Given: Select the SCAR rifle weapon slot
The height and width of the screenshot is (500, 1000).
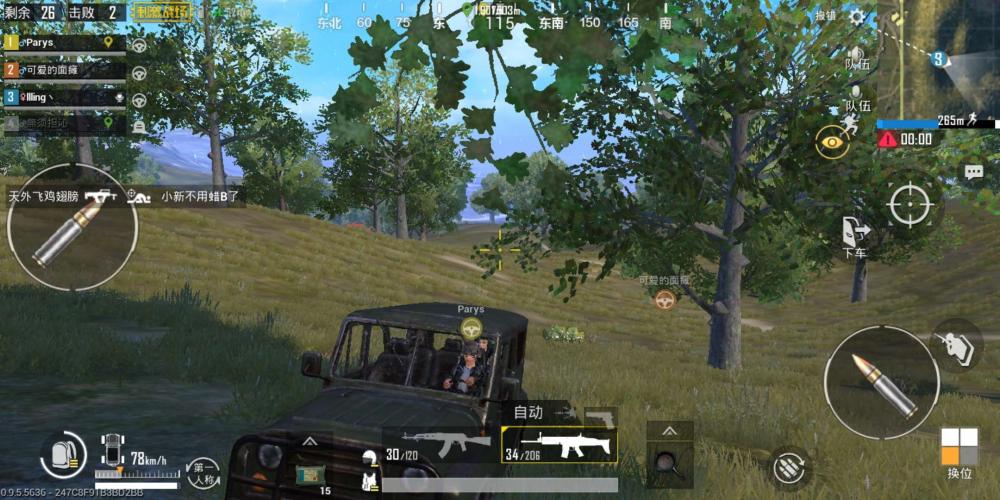Looking at the screenshot, I should [559, 446].
